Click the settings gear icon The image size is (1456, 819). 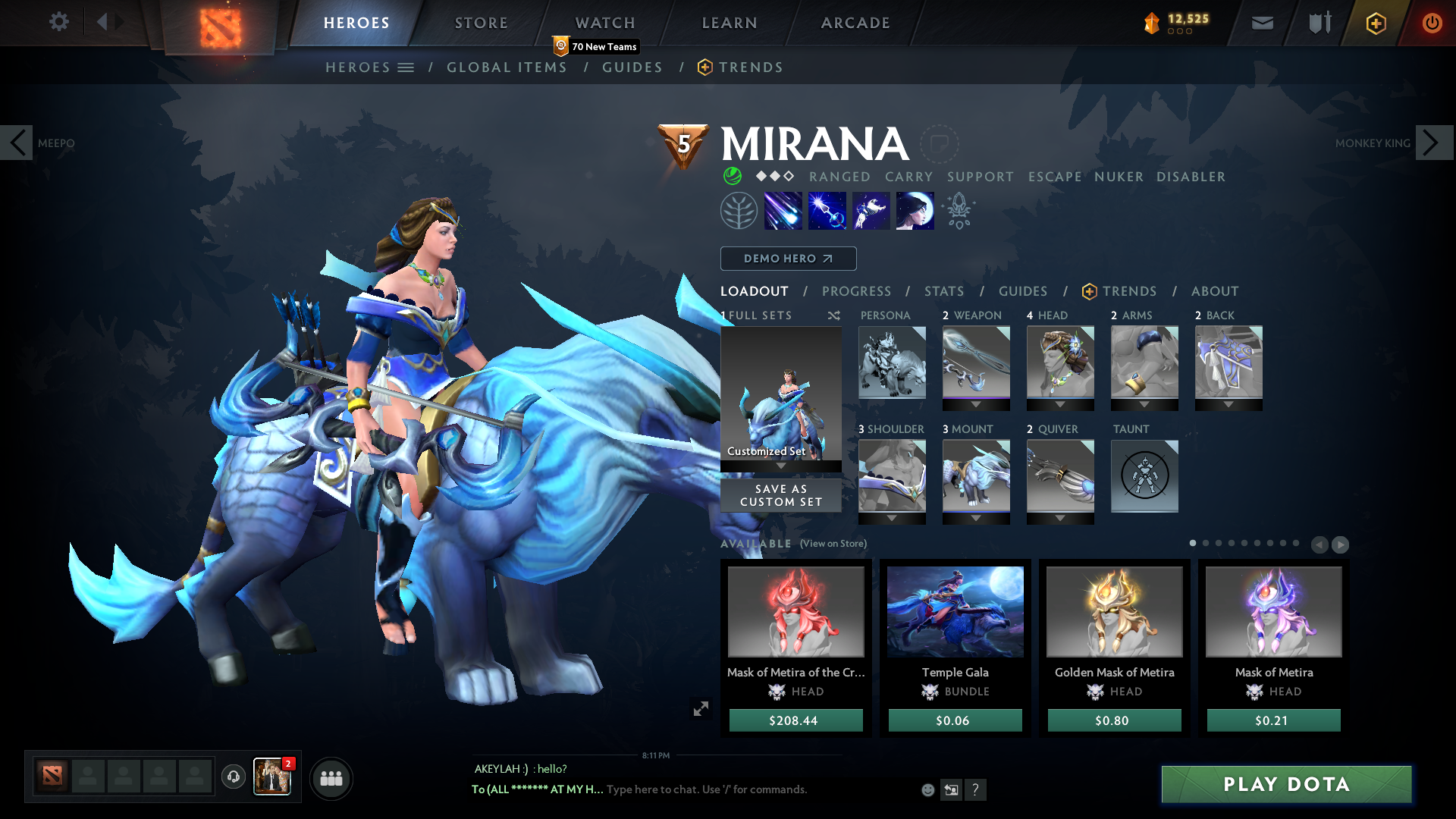click(x=58, y=22)
